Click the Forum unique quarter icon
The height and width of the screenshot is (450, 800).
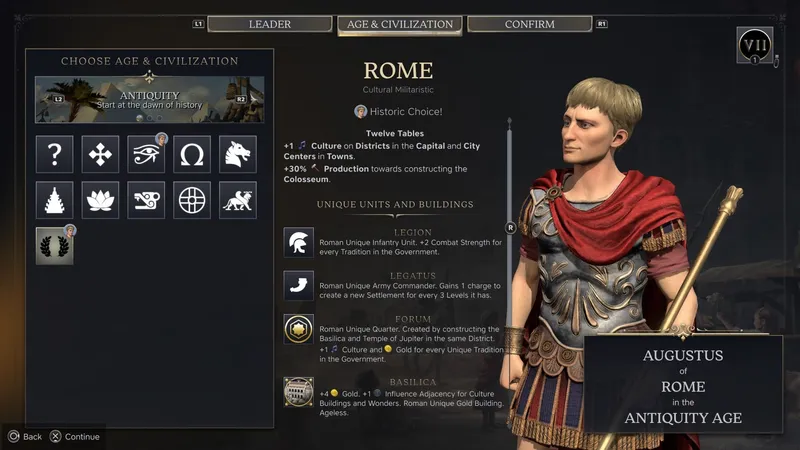point(298,330)
